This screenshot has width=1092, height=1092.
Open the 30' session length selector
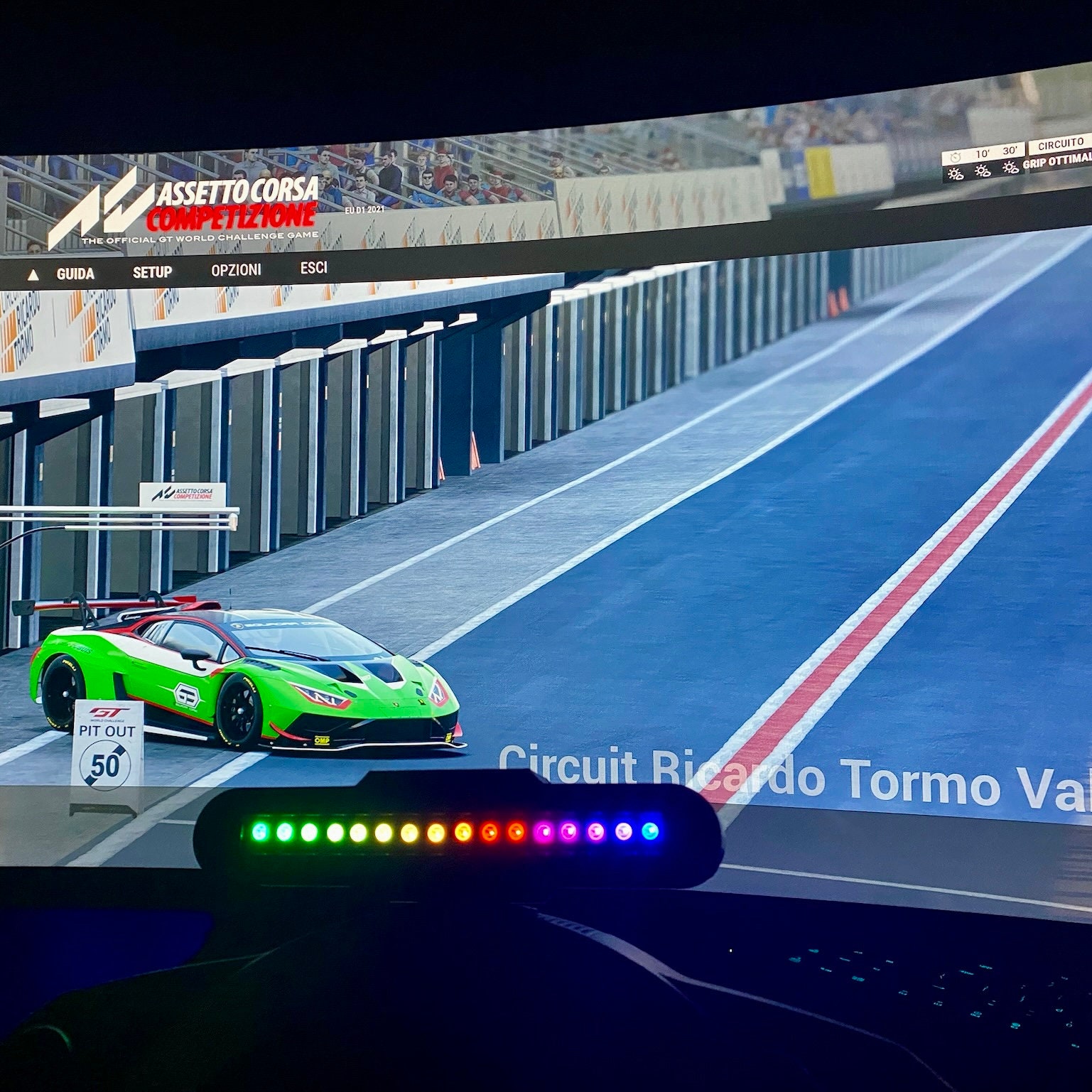point(1010,151)
